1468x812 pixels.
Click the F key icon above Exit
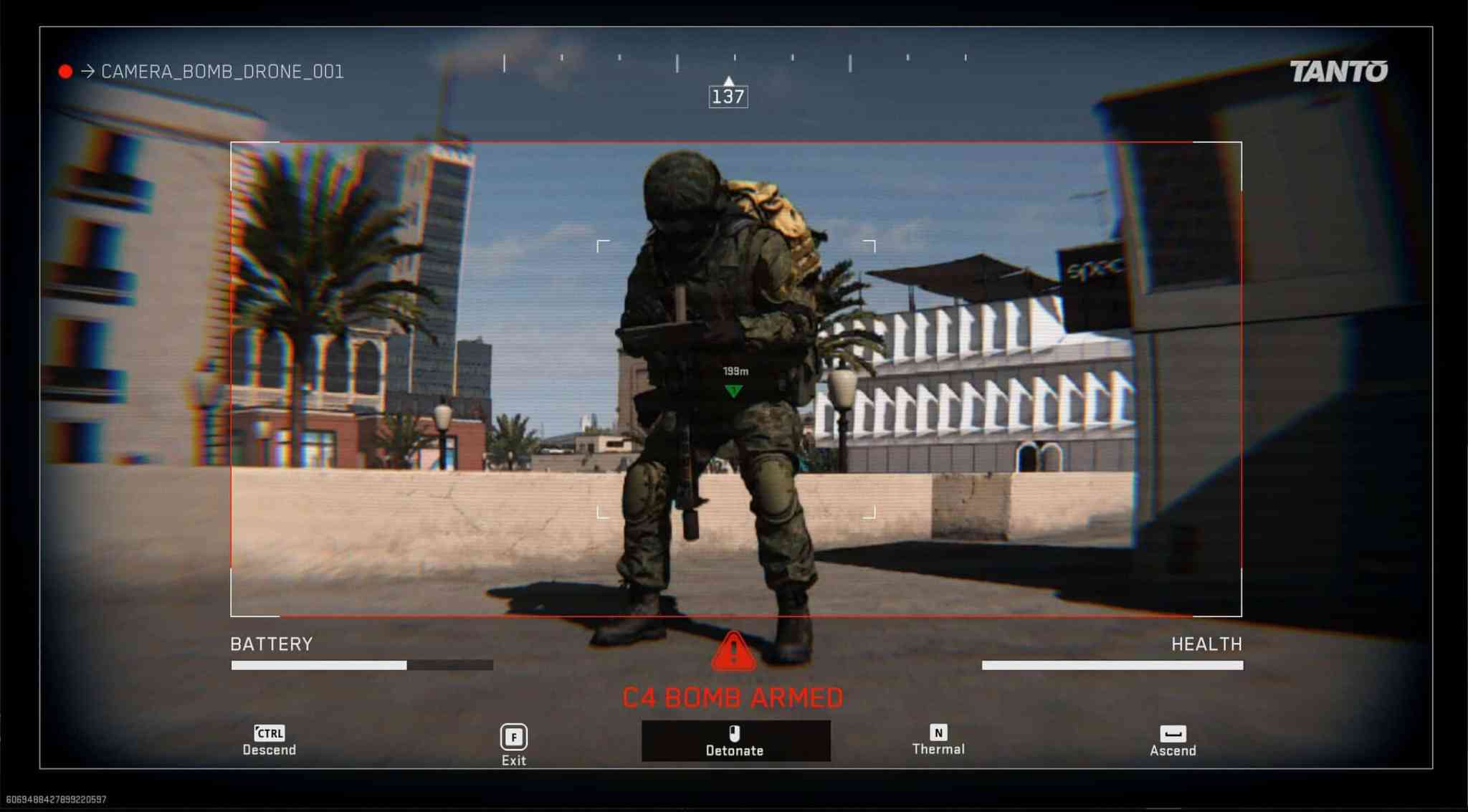(x=513, y=737)
